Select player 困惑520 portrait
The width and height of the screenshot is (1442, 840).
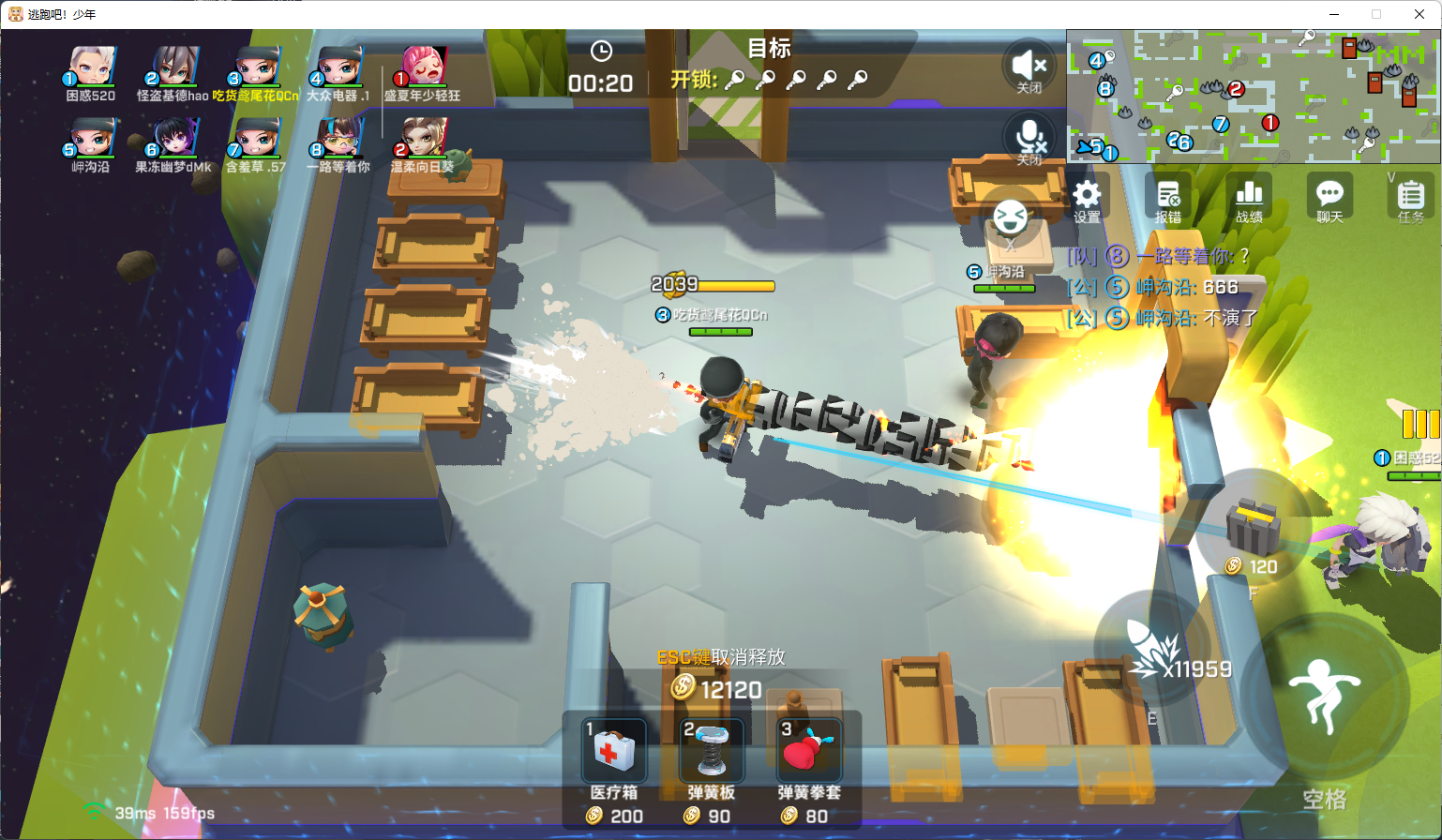tap(91, 67)
